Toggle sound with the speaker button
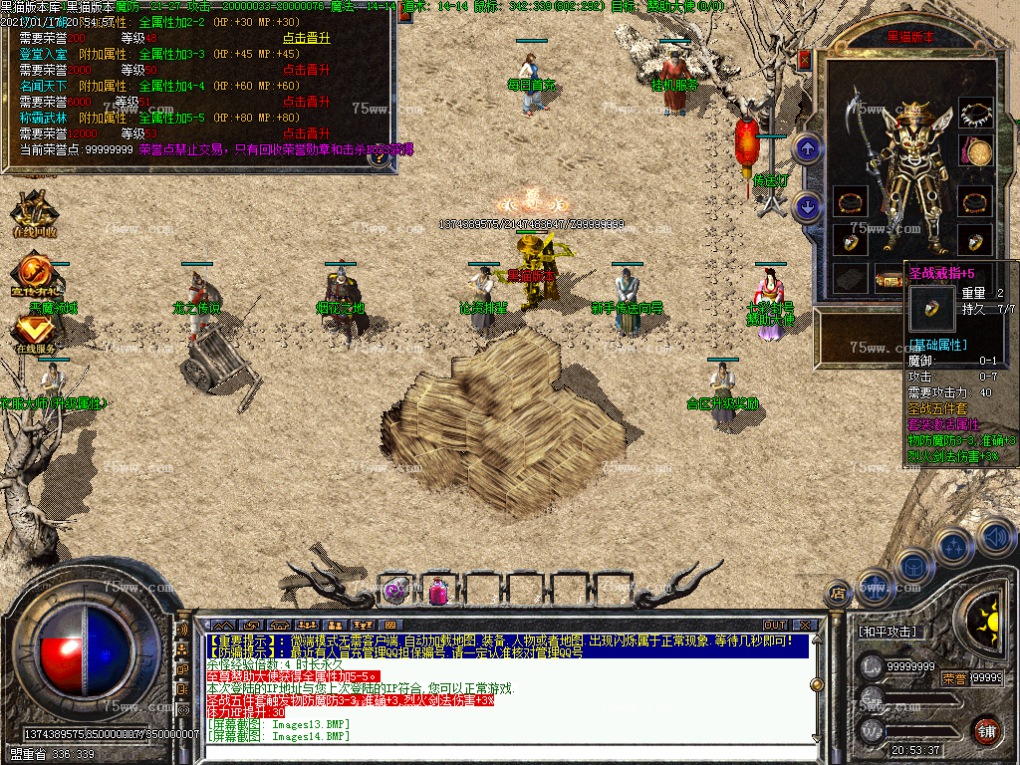 click(995, 536)
